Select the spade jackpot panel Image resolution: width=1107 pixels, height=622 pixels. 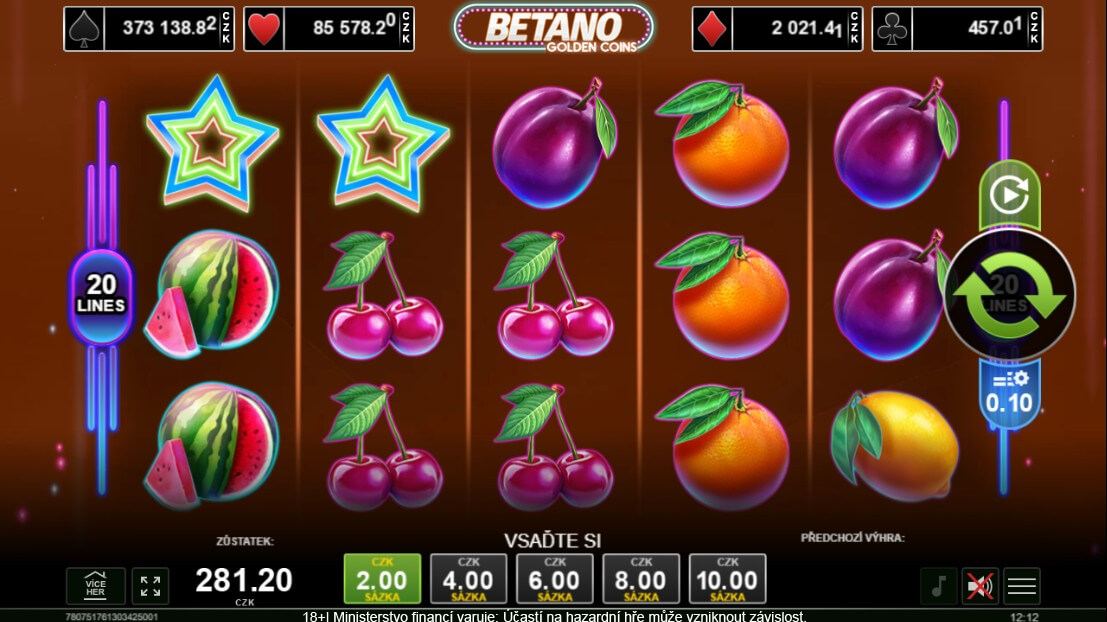pos(152,29)
